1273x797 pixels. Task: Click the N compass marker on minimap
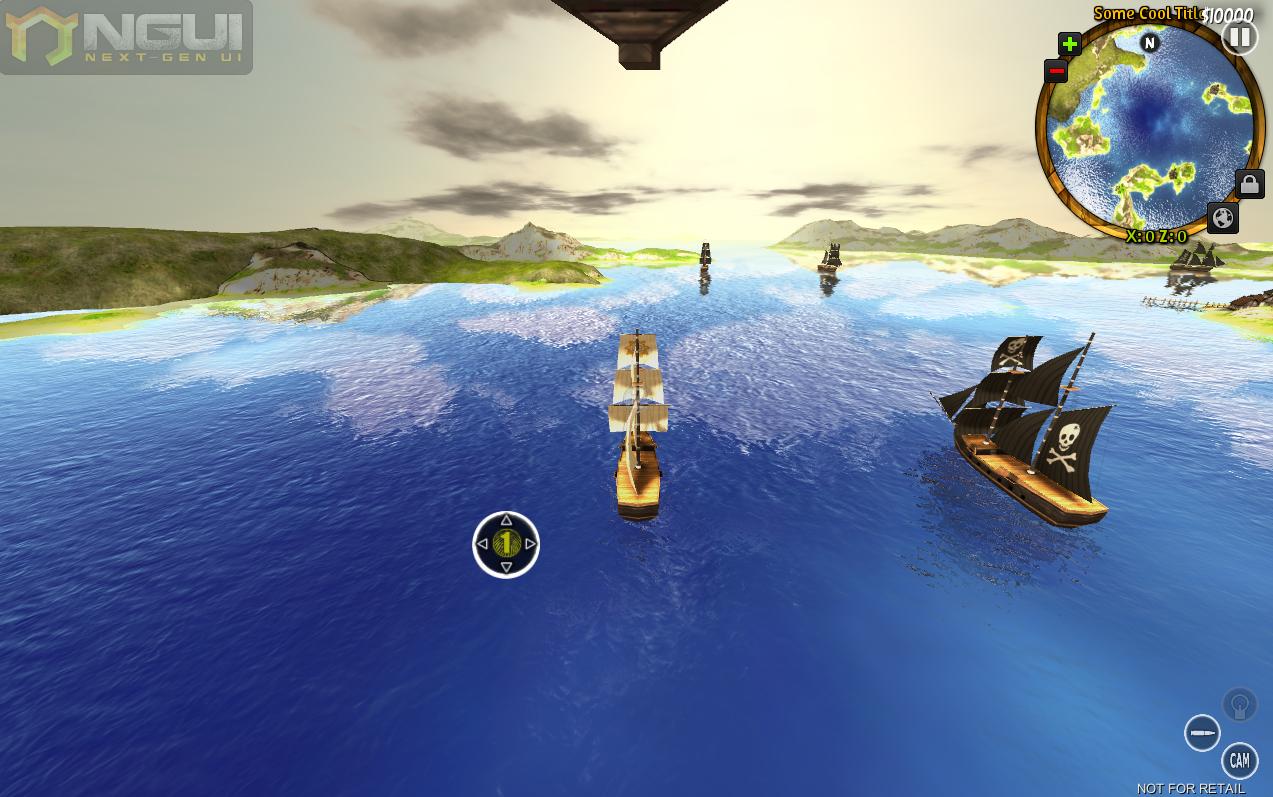[1150, 42]
